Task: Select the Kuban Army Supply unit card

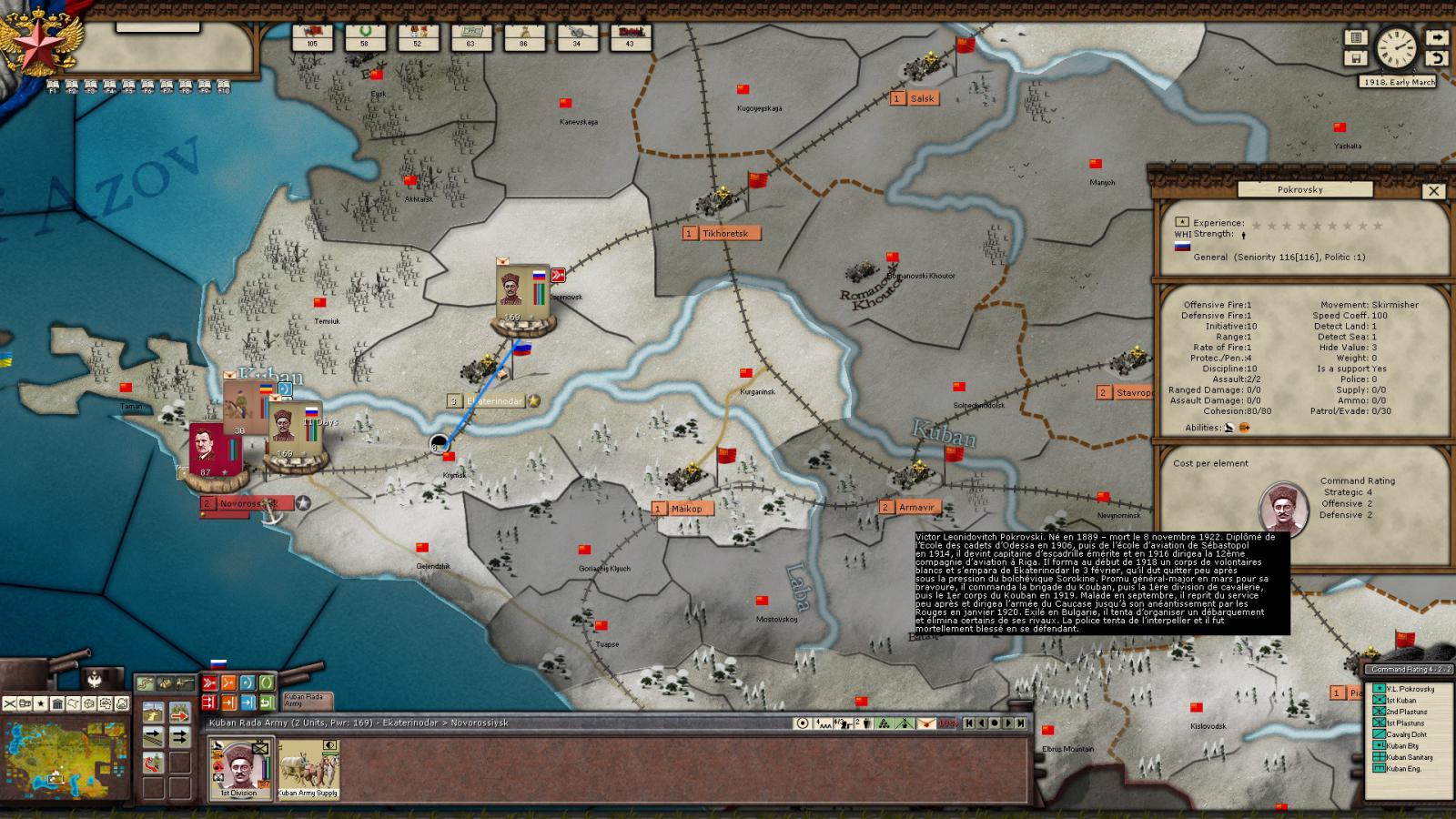Action: point(308,767)
